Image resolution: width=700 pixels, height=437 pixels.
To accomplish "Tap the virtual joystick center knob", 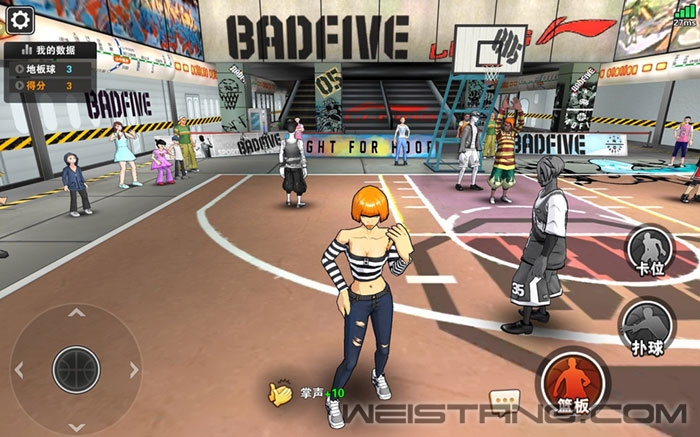I will pyautogui.click(x=76, y=369).
